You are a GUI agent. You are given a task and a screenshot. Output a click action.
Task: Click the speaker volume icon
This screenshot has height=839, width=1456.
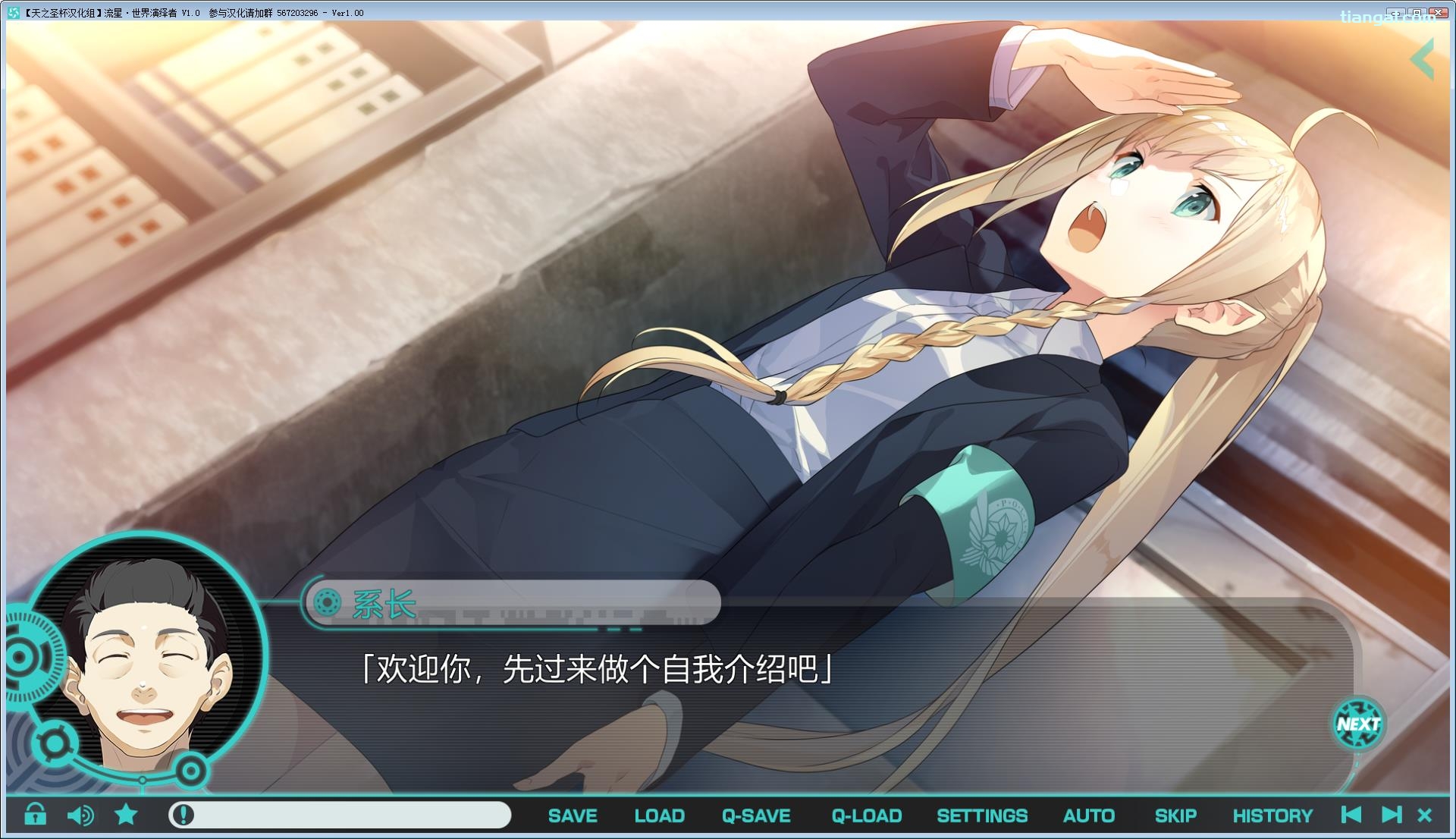(80, 815)
